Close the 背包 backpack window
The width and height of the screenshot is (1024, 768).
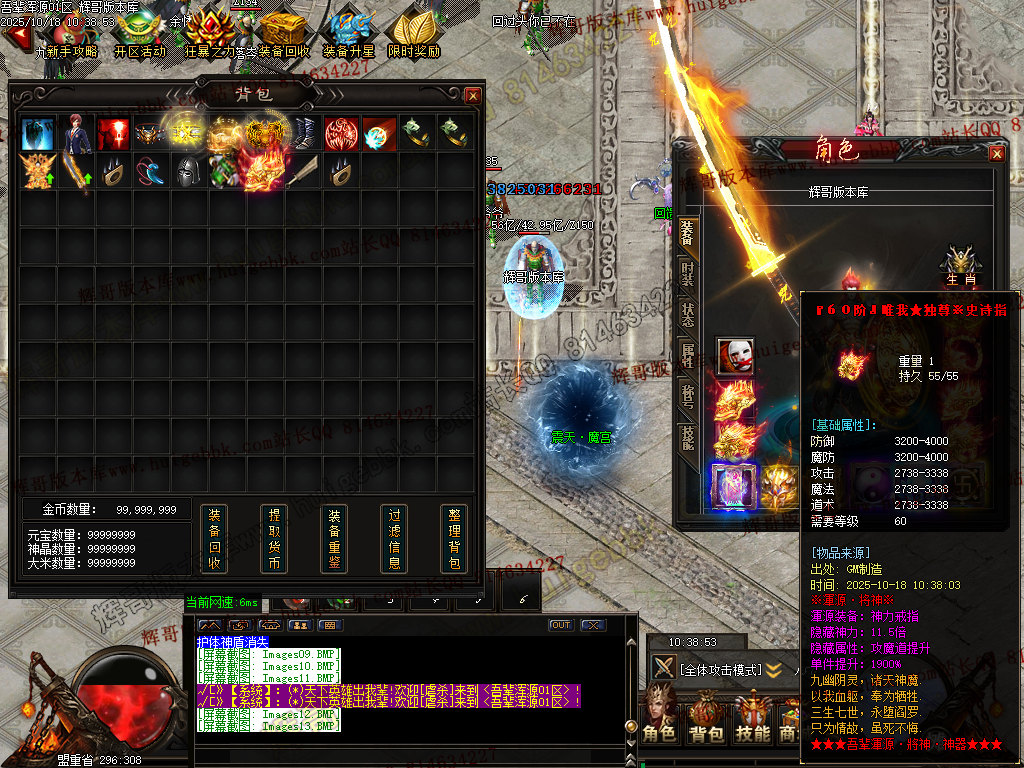click(x=473, y=95)
